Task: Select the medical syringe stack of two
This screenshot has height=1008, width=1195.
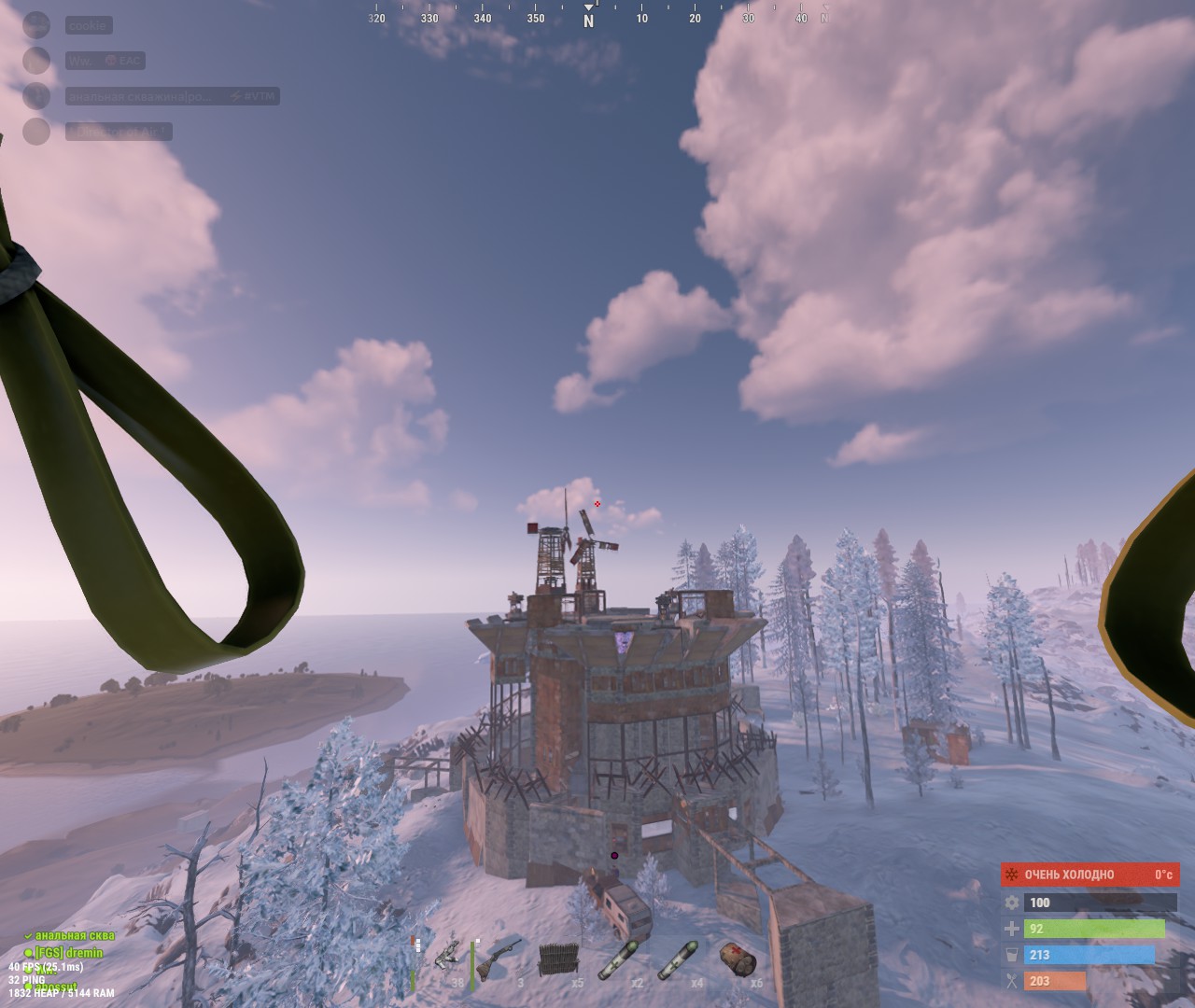Action: point(621,959)
